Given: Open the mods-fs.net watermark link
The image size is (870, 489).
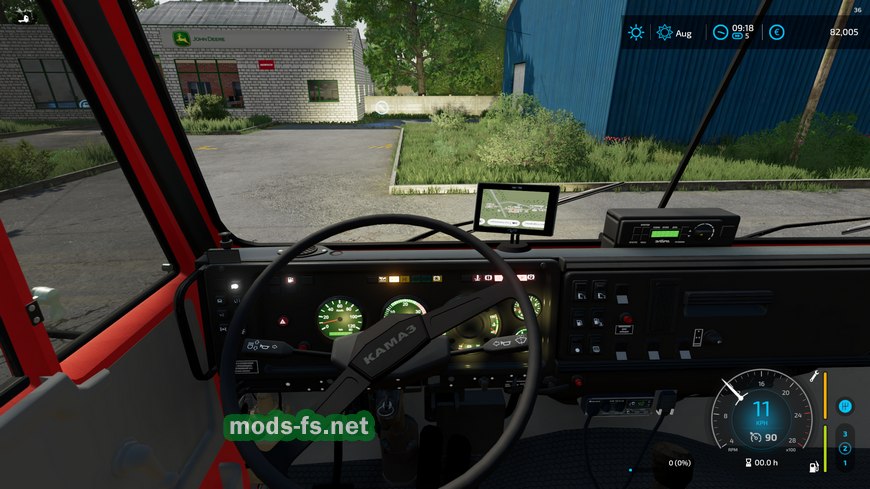Looking at the screenshot, I should coord(300,427).
